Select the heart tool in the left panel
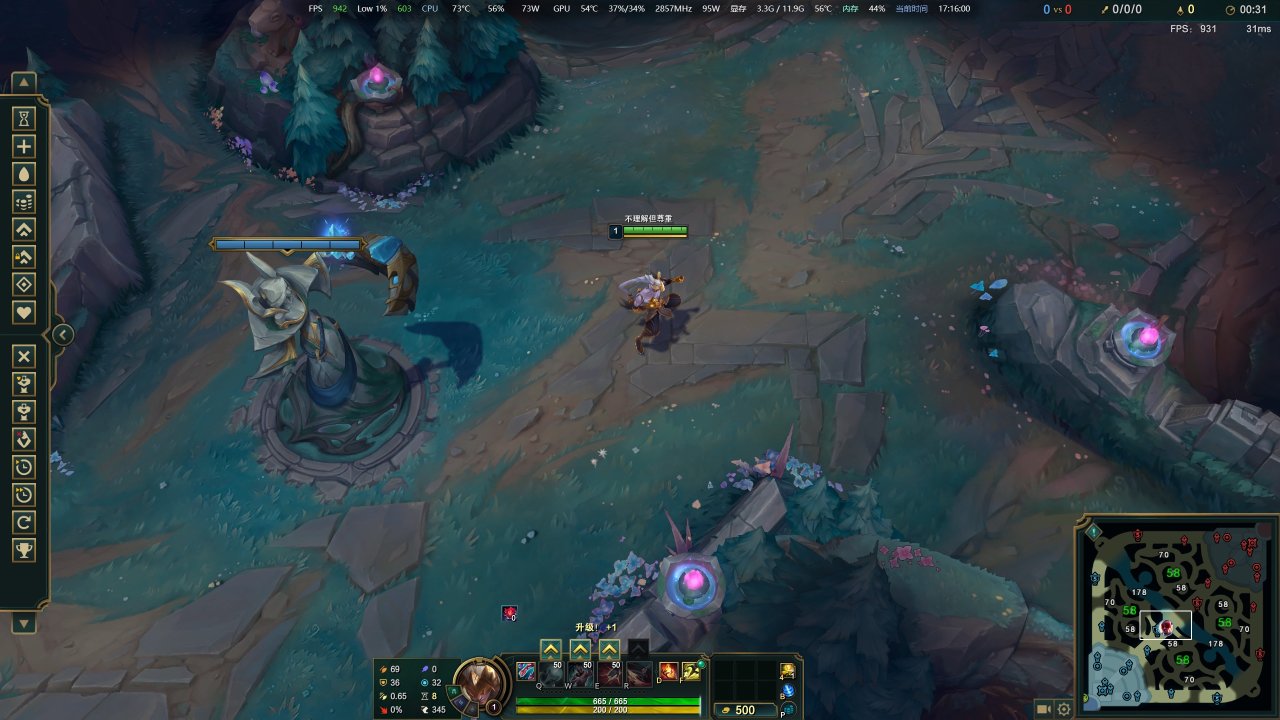 (x=24, y=313)
